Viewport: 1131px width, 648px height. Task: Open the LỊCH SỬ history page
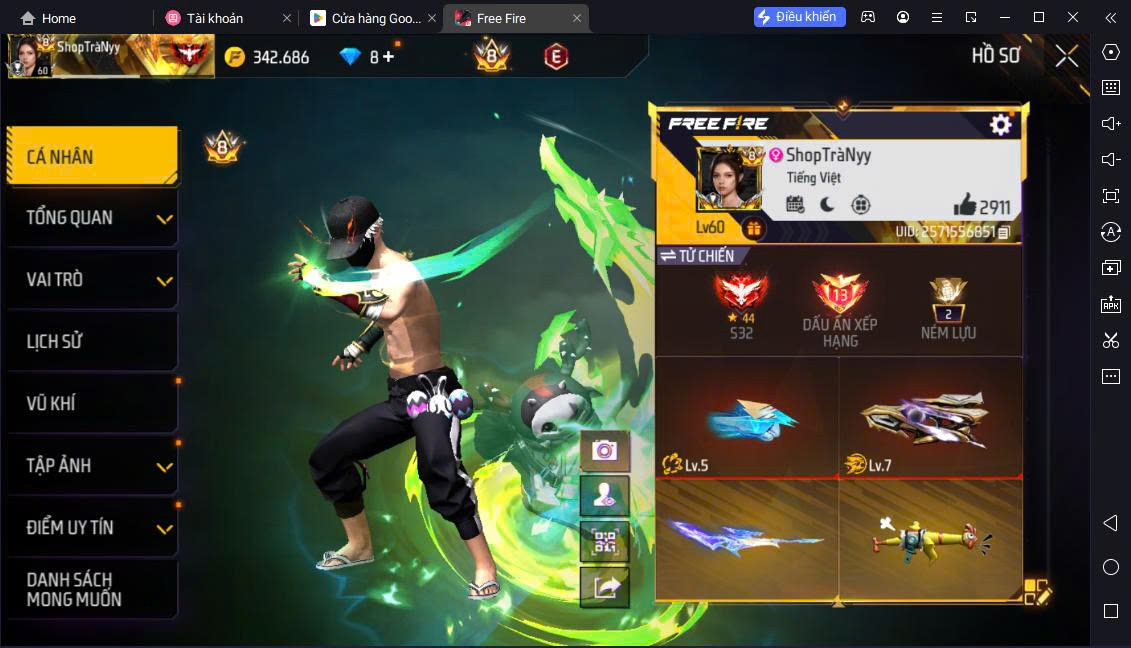(92, 342)
